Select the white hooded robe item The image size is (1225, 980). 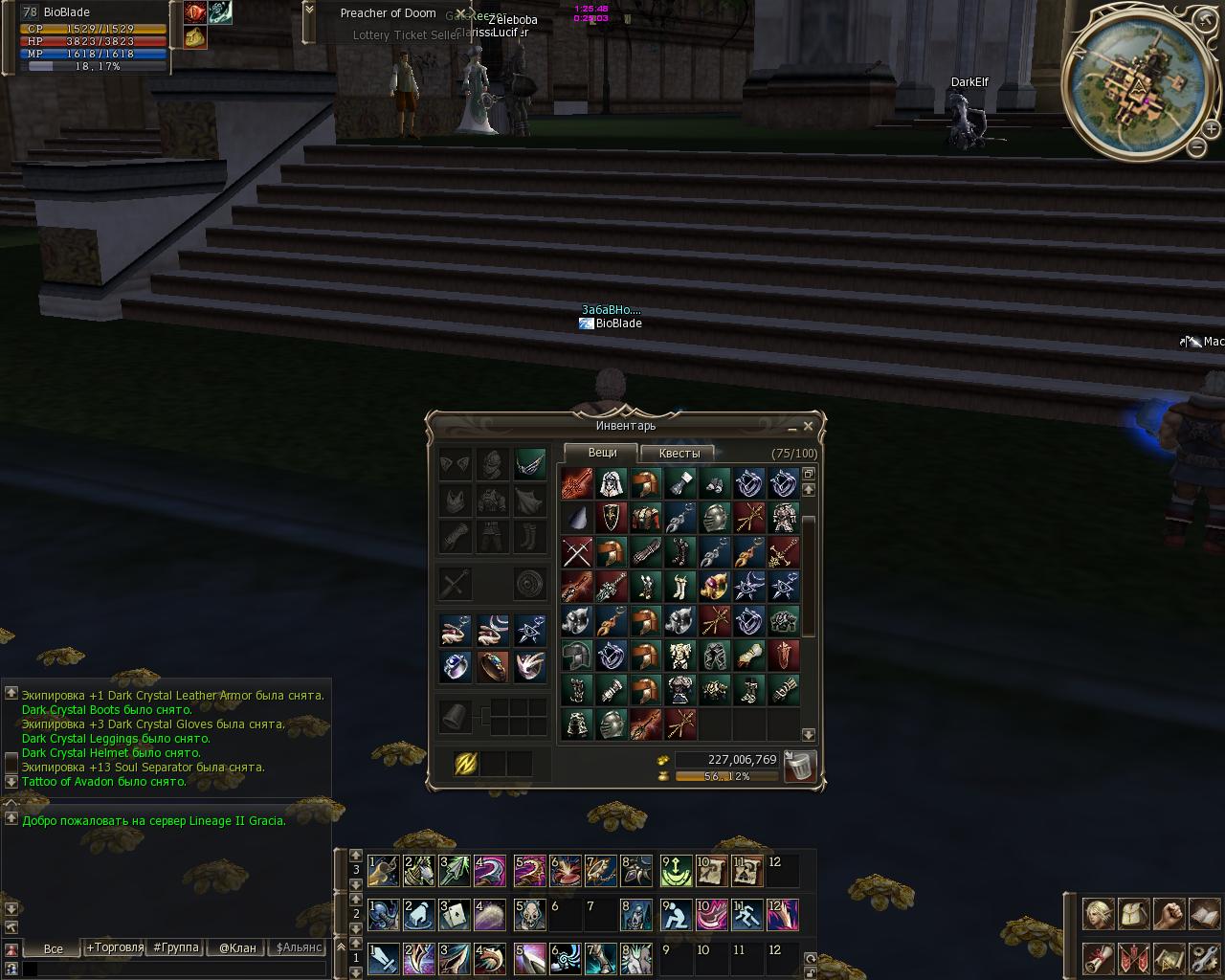click(612, 483)
